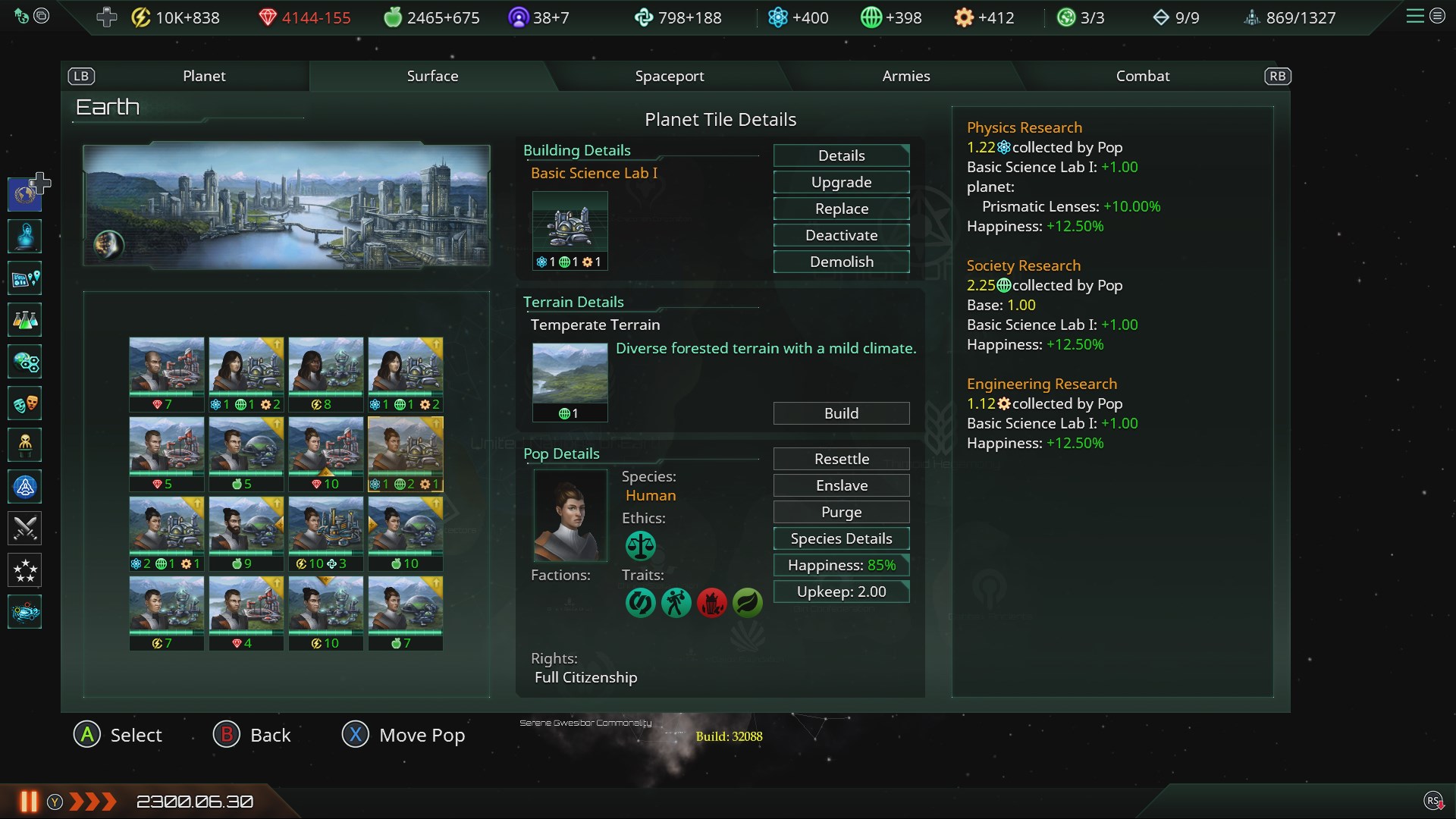Switch to the Armies tab
The height and width of the screenshot is (819, 1456).
[x=905, y=76]
